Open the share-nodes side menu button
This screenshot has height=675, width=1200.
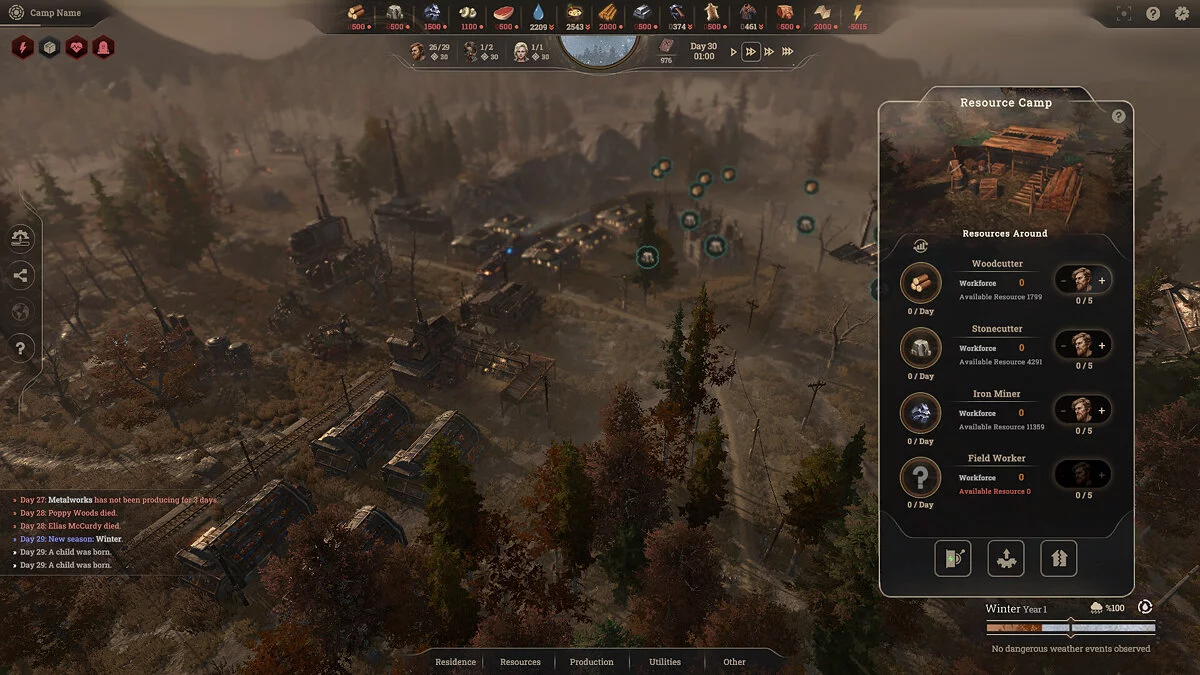tap(20, 276)
